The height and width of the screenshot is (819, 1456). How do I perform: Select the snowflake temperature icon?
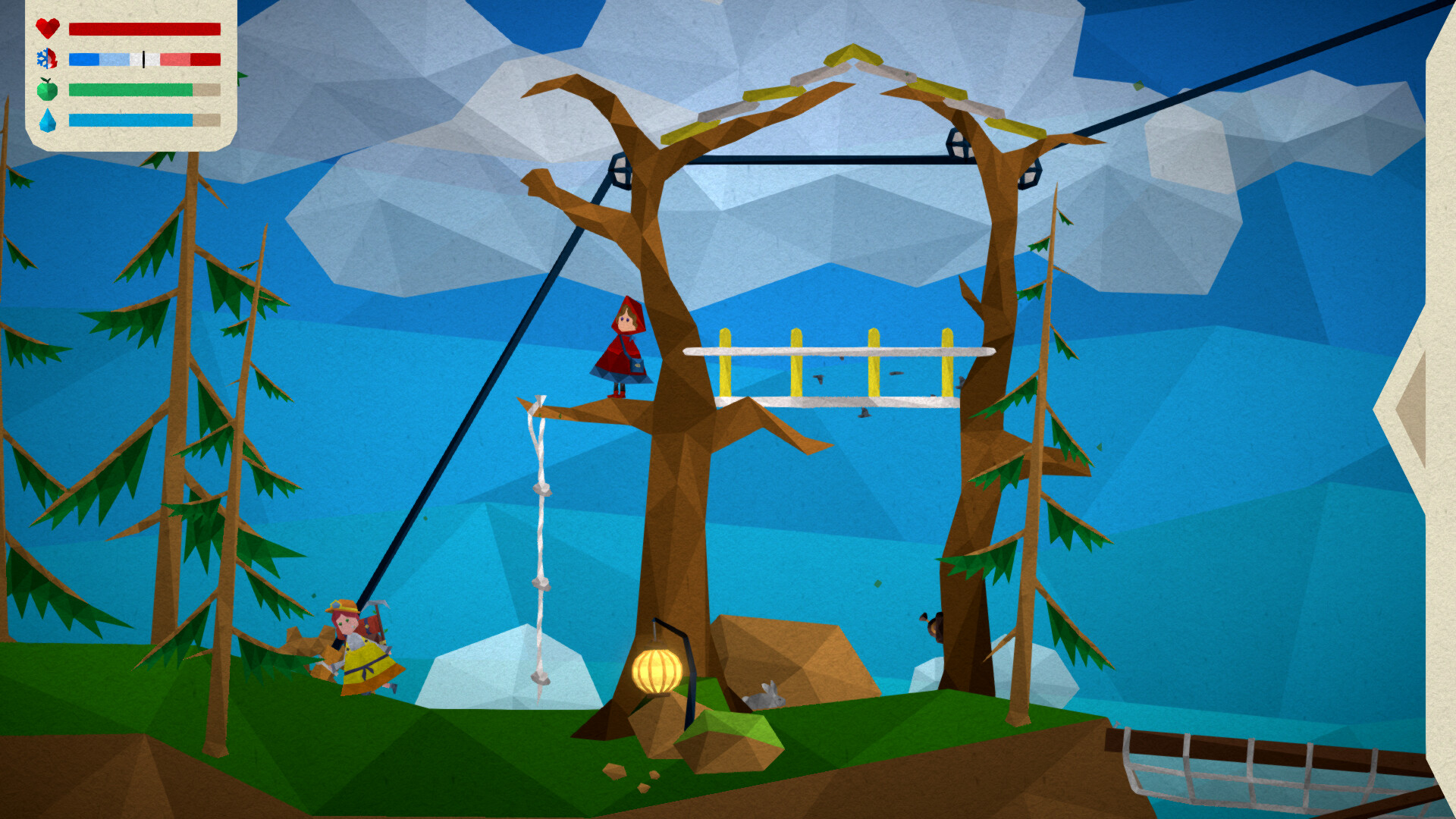pyautogui.click(x=47, y=59)
